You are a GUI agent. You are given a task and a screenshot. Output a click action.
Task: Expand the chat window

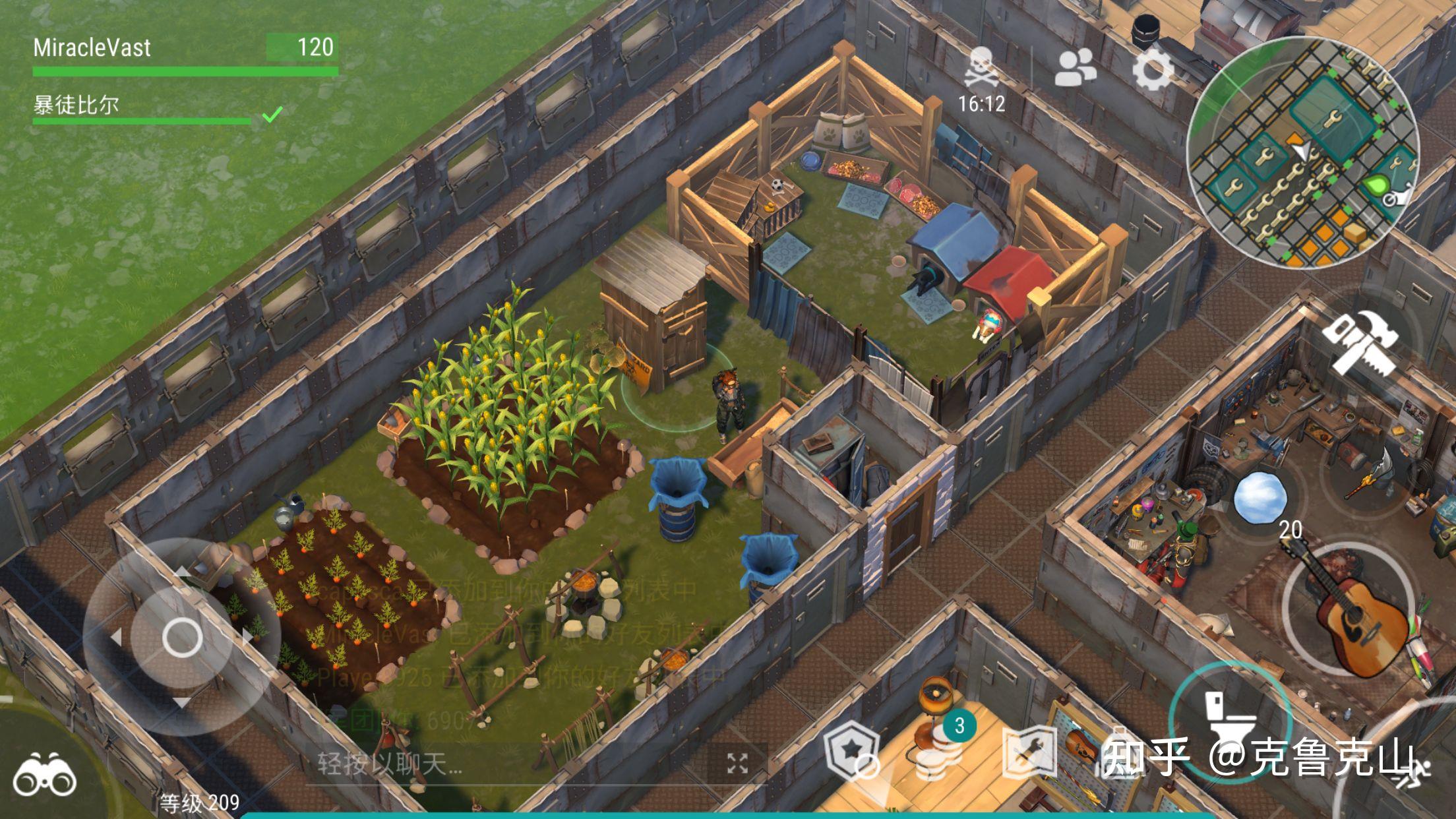pos(737,764)
